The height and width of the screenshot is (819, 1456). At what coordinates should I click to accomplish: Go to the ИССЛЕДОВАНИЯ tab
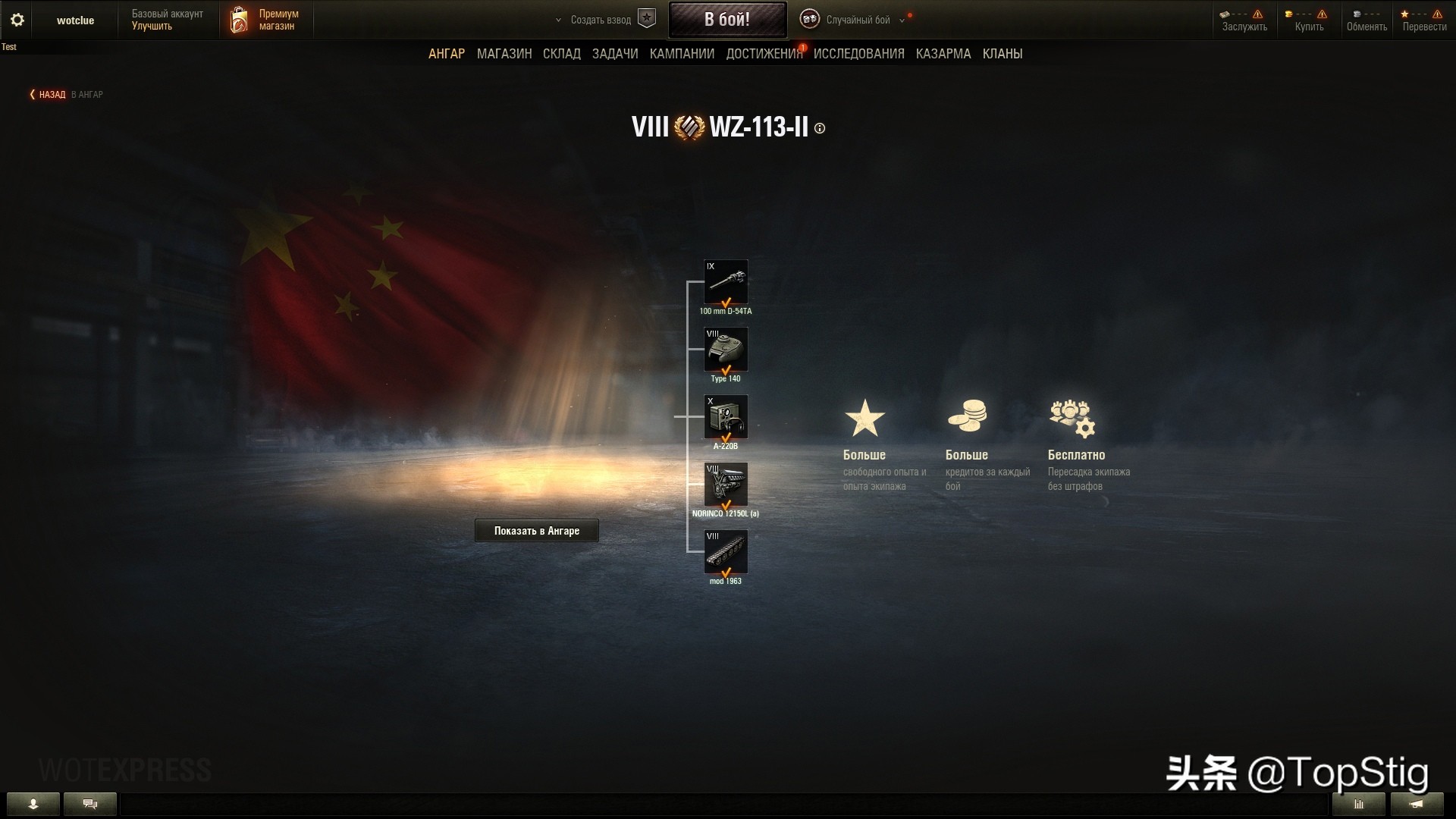click(x=858, y=54)
